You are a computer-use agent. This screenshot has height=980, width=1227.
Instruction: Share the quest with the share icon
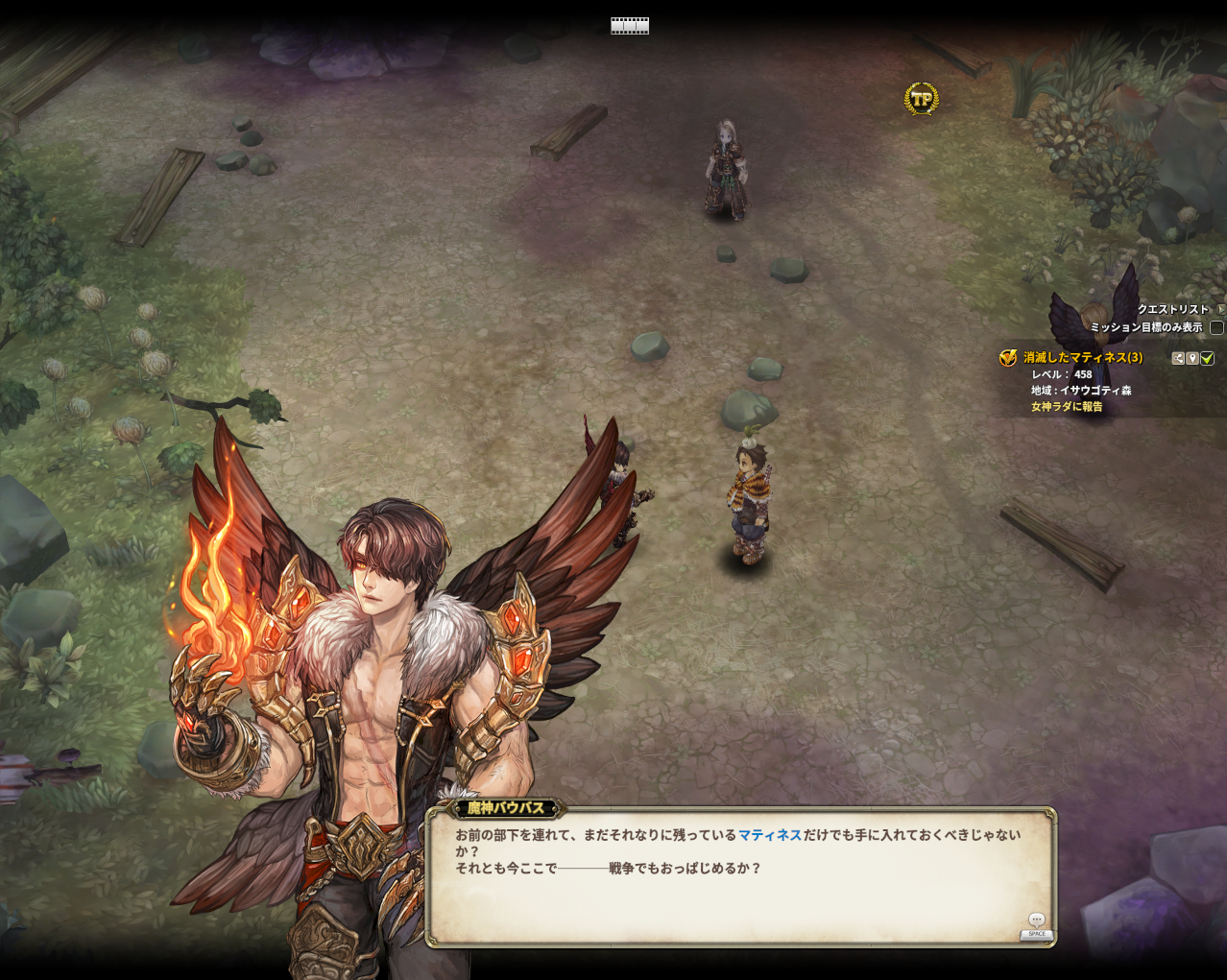(1178, 358)
